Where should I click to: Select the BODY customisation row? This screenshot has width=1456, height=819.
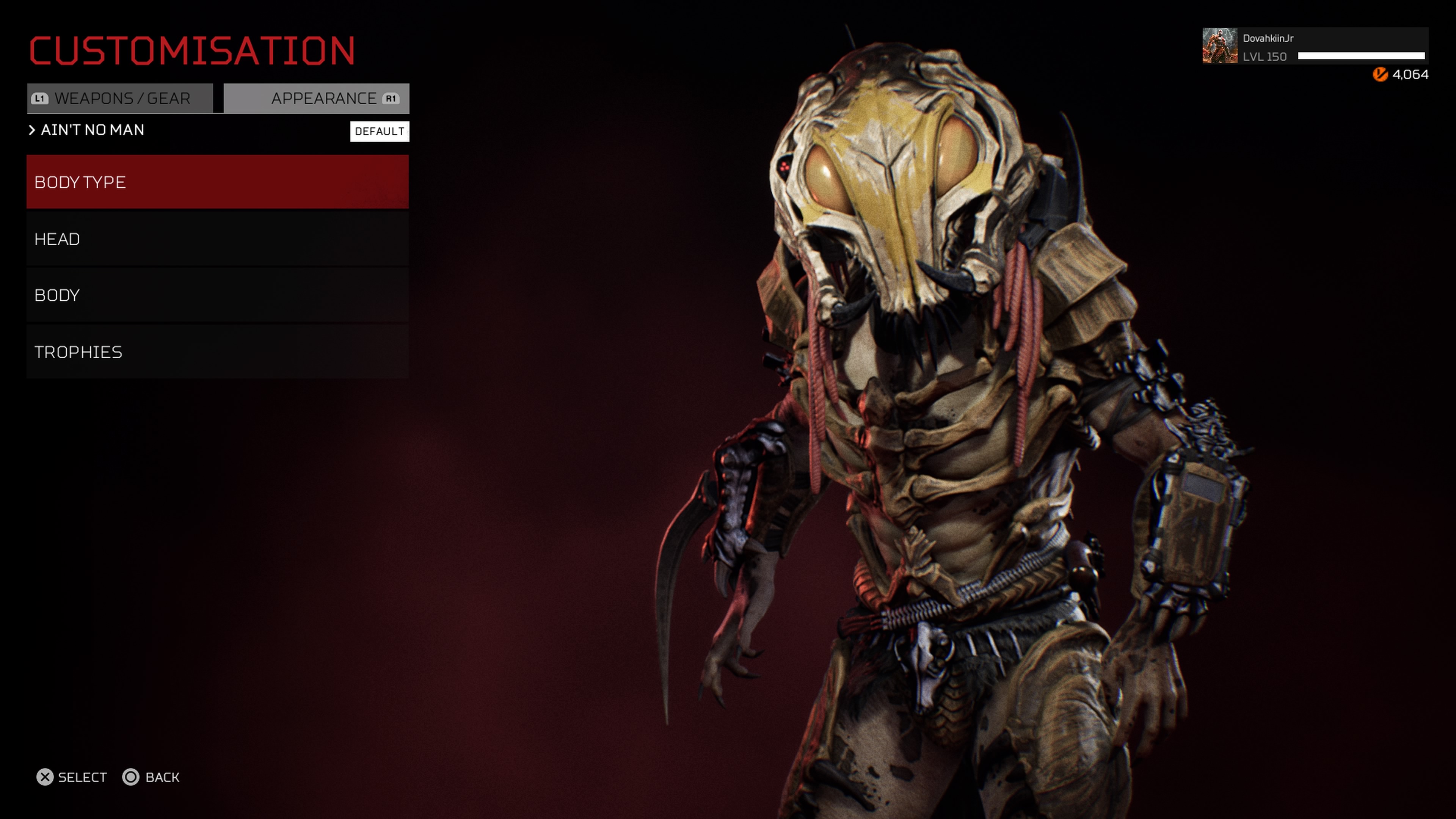point(217,295)
